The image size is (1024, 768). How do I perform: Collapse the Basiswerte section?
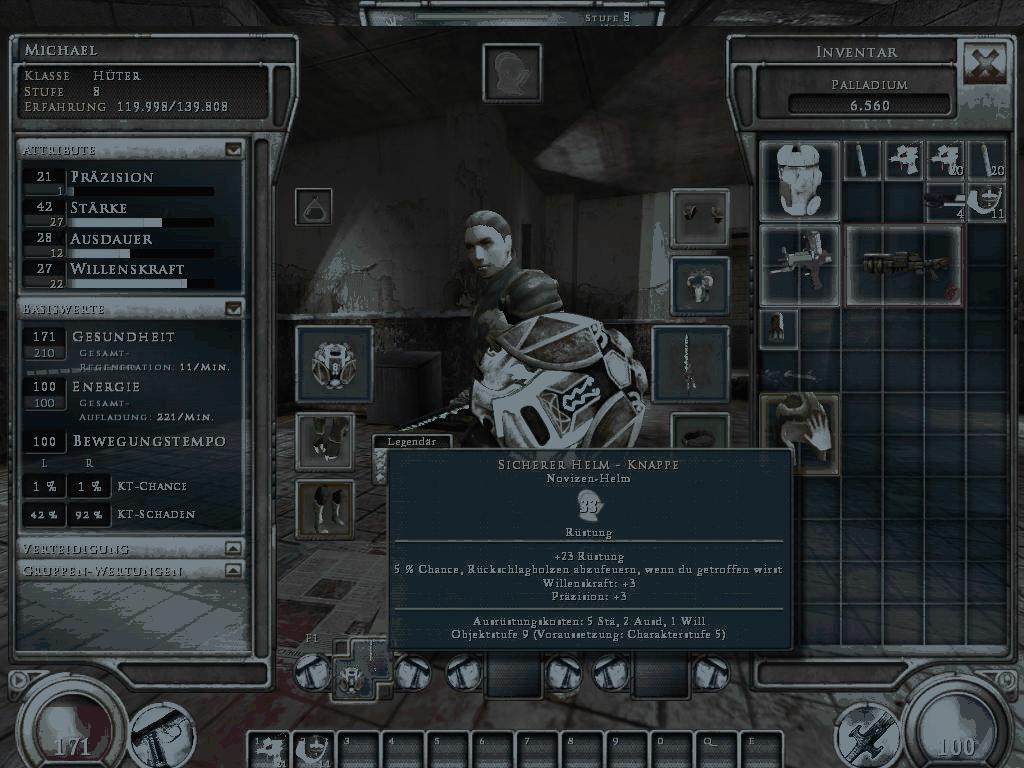(233, 309)
